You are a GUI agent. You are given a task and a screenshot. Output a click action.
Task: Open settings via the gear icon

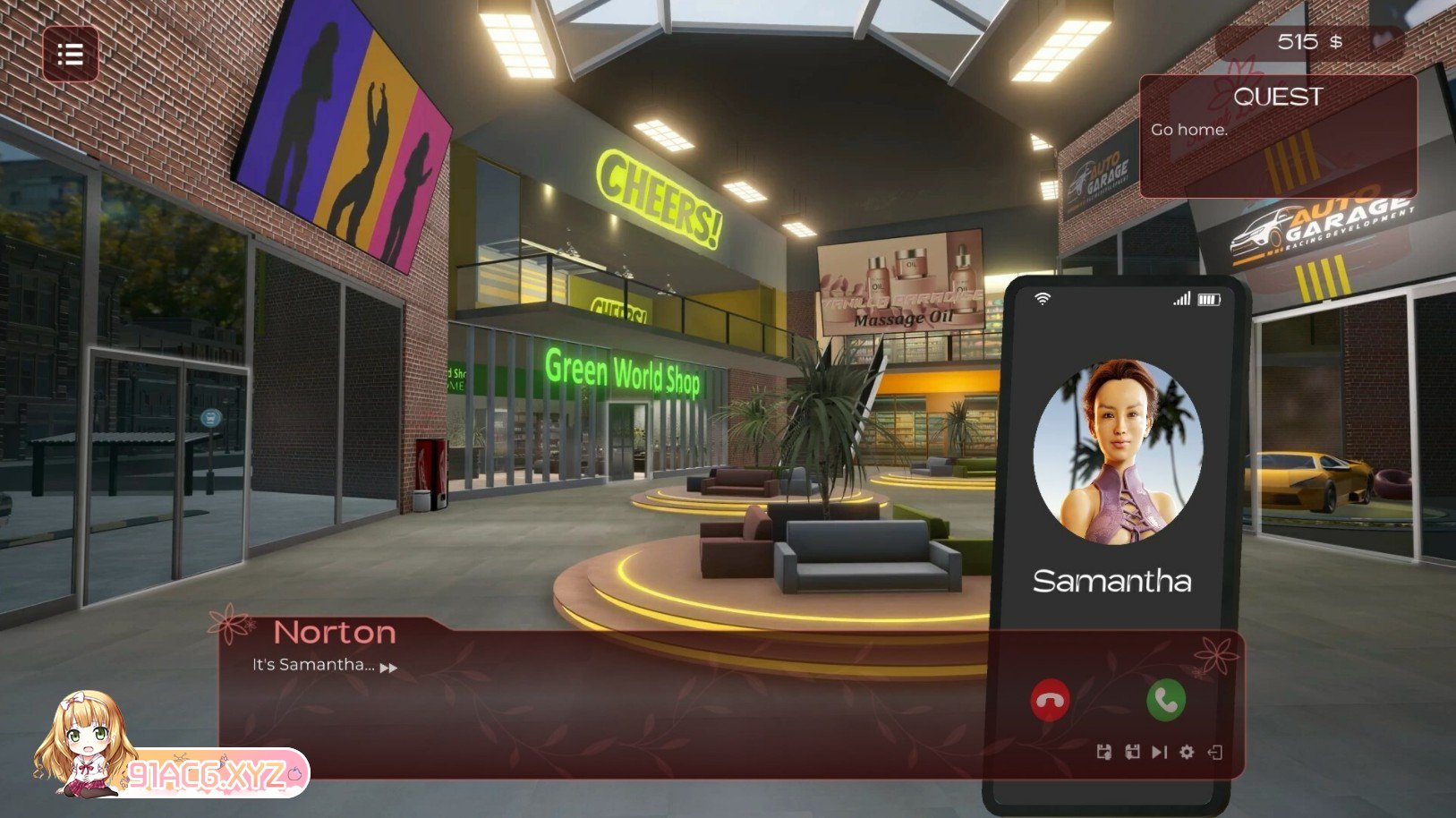[x=1187, y=752]
